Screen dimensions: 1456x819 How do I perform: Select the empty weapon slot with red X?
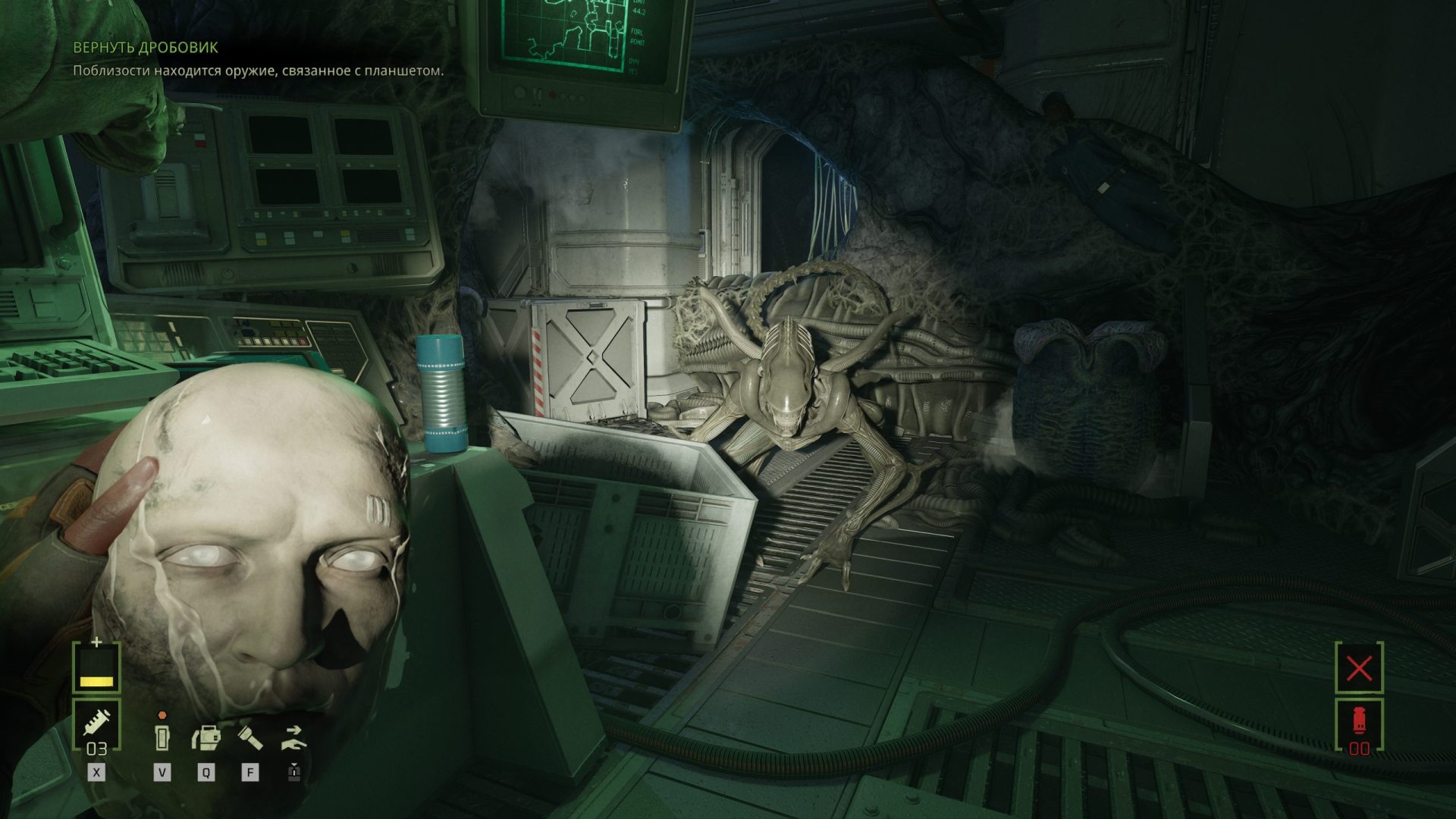tap(1359, 668)
